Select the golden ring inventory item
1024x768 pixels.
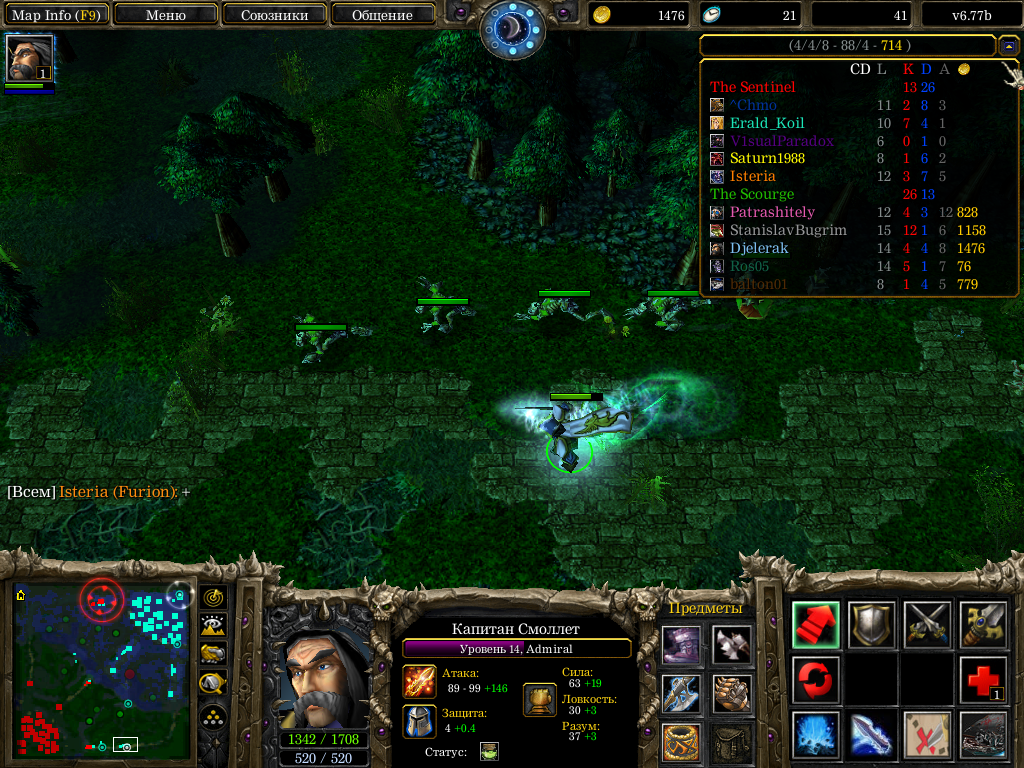pyautogui.click(x=681, y=742)
